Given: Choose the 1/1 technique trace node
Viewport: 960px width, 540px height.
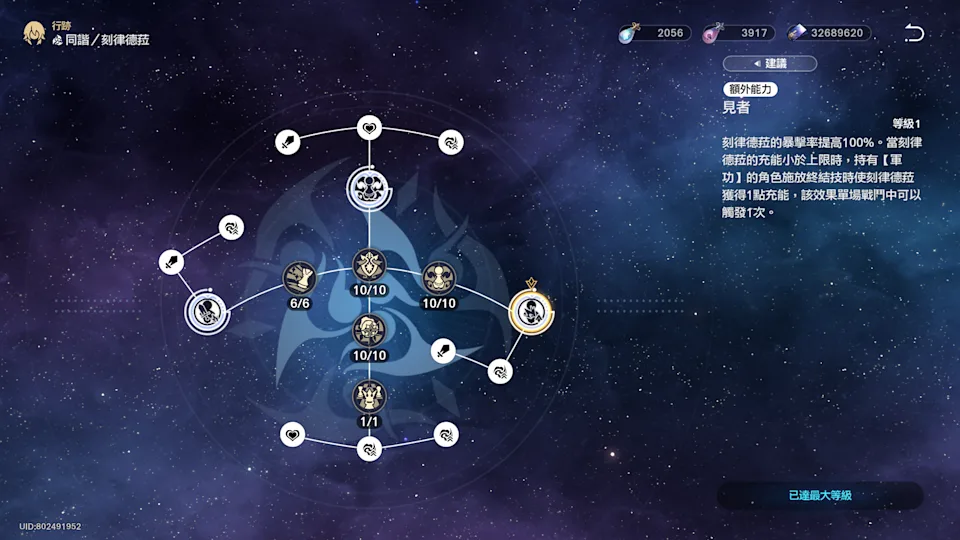Looking at the screenshot, I should point(369,396).
